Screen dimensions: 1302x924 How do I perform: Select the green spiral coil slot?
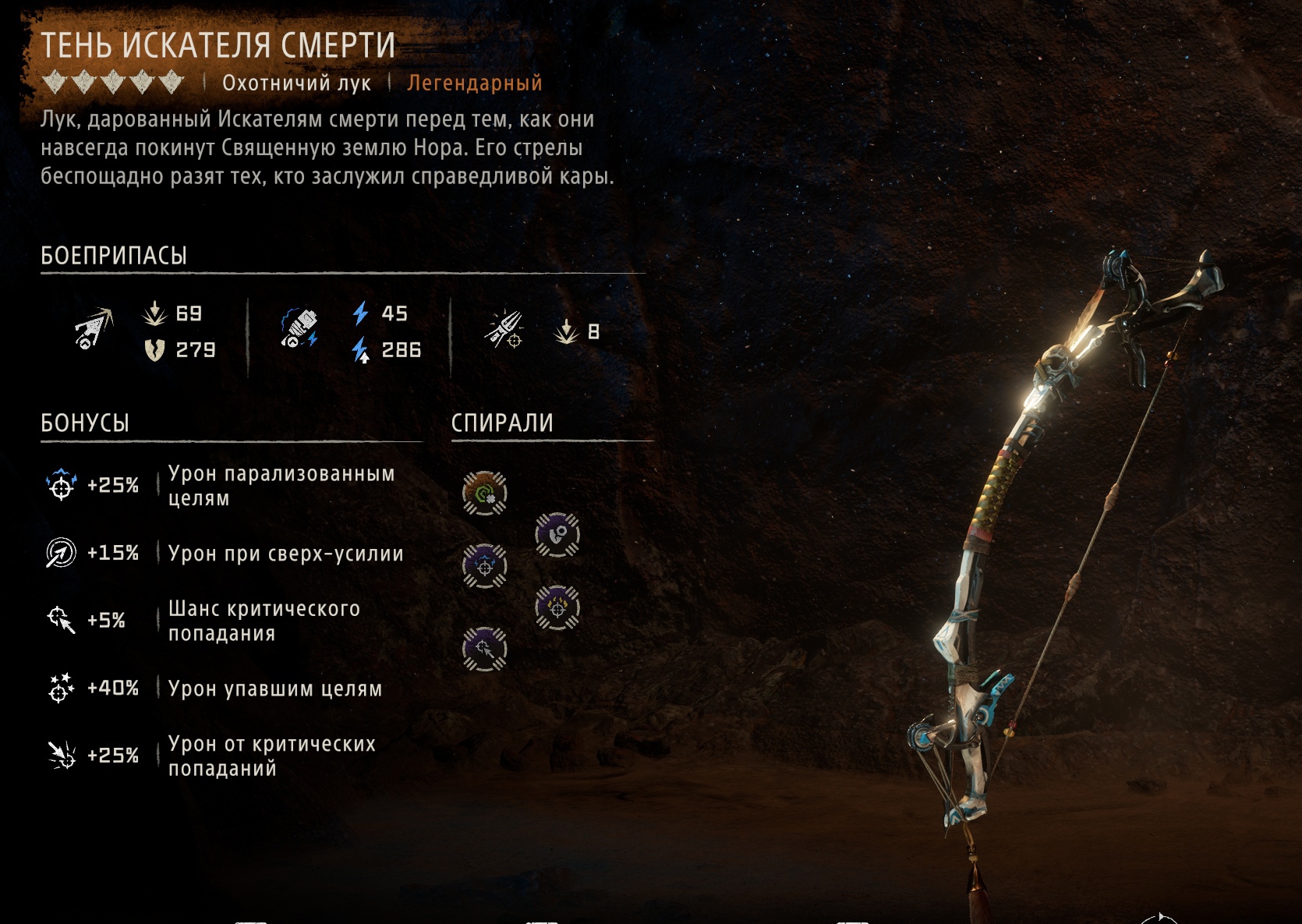coord(484,493)
